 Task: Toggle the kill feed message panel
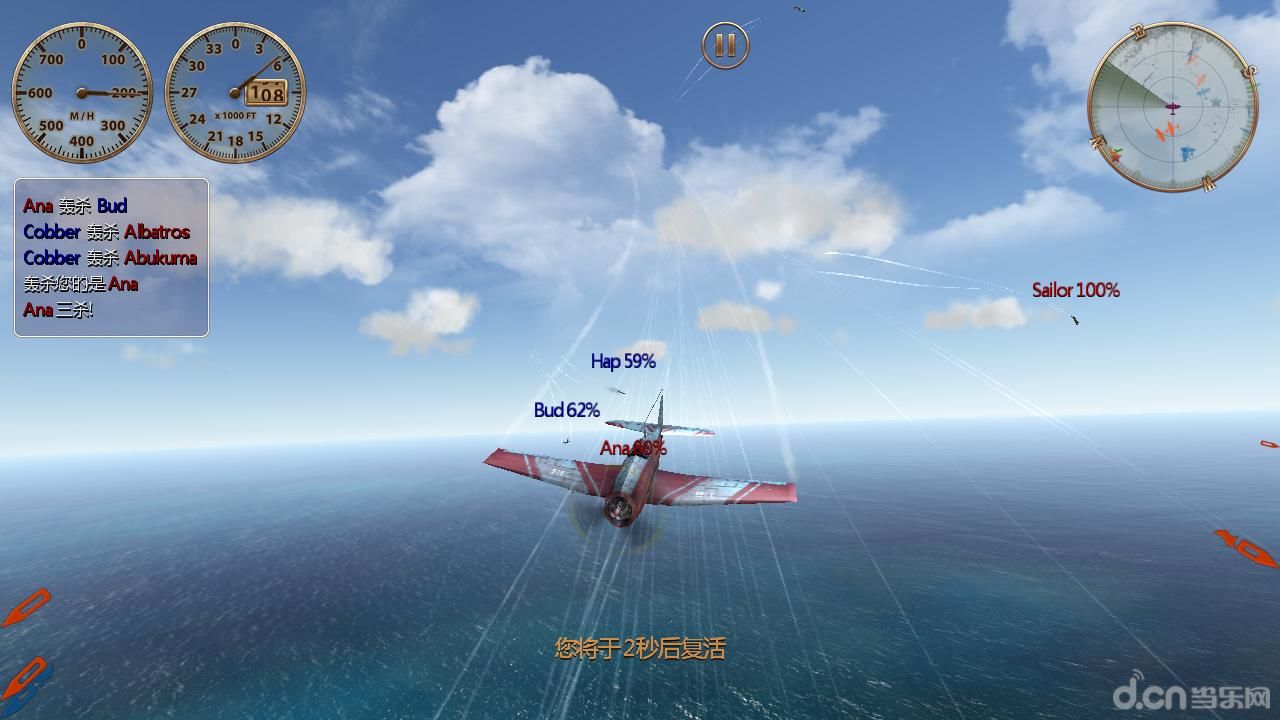click(110, 258)
